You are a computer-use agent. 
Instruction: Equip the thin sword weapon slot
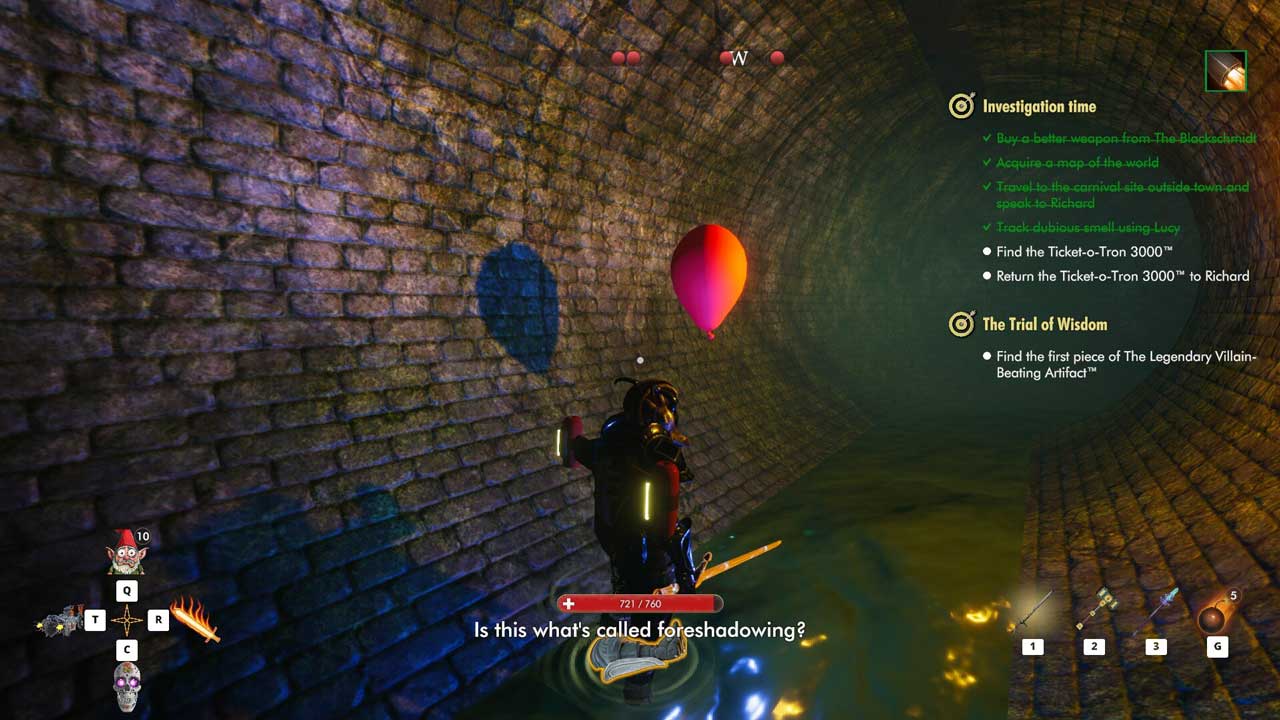1033,611
